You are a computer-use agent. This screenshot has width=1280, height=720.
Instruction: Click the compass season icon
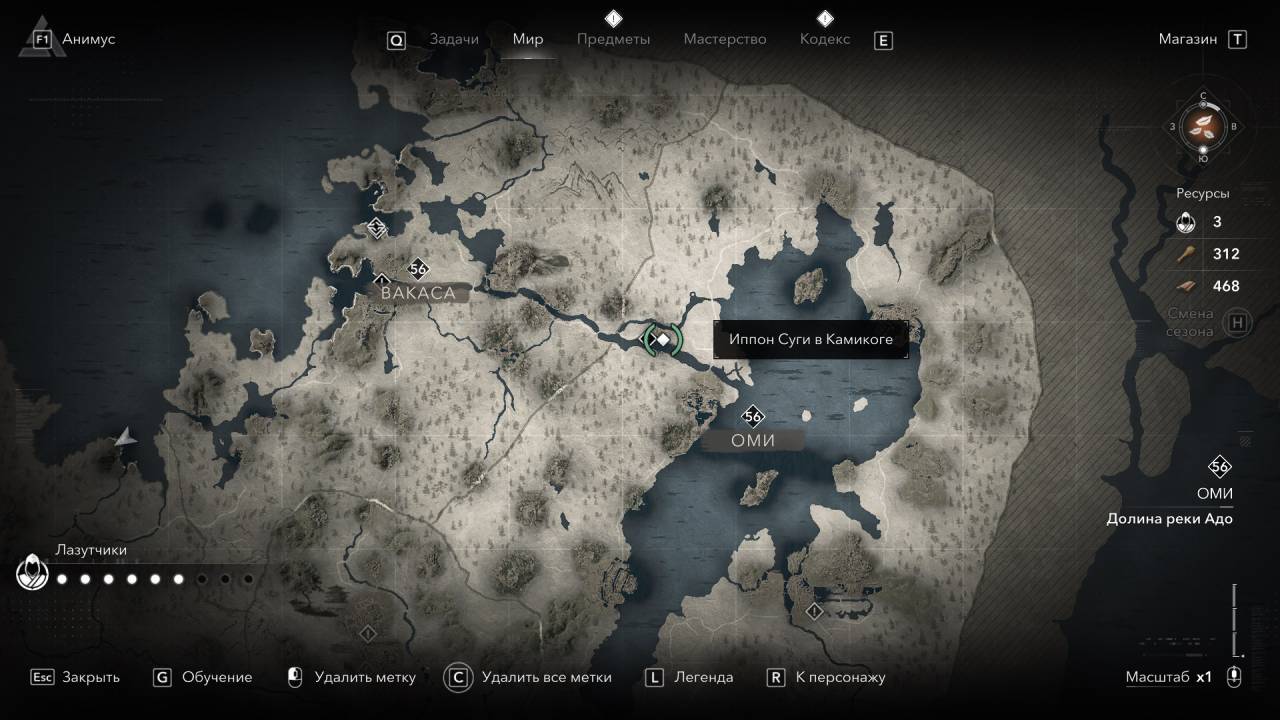tap(1203, 126)
